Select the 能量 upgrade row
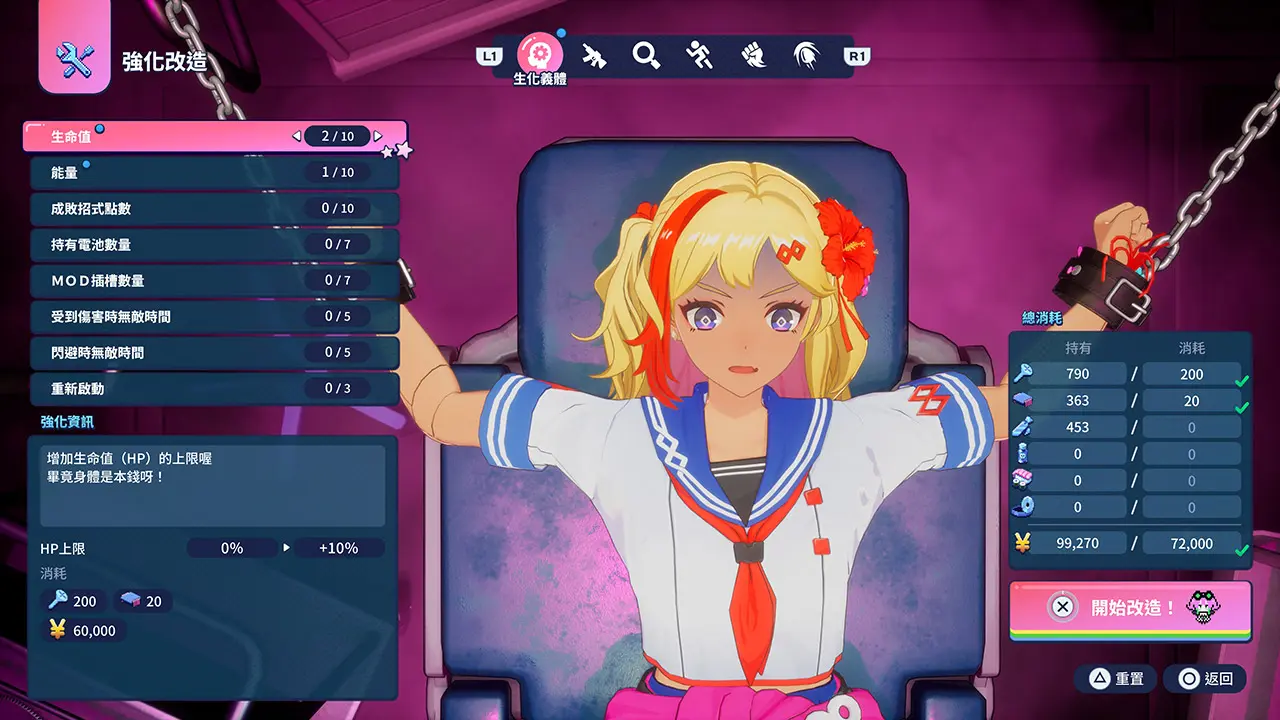Image resolution: width=1280 pixels, height=720 pixels. tap(213, 173)
